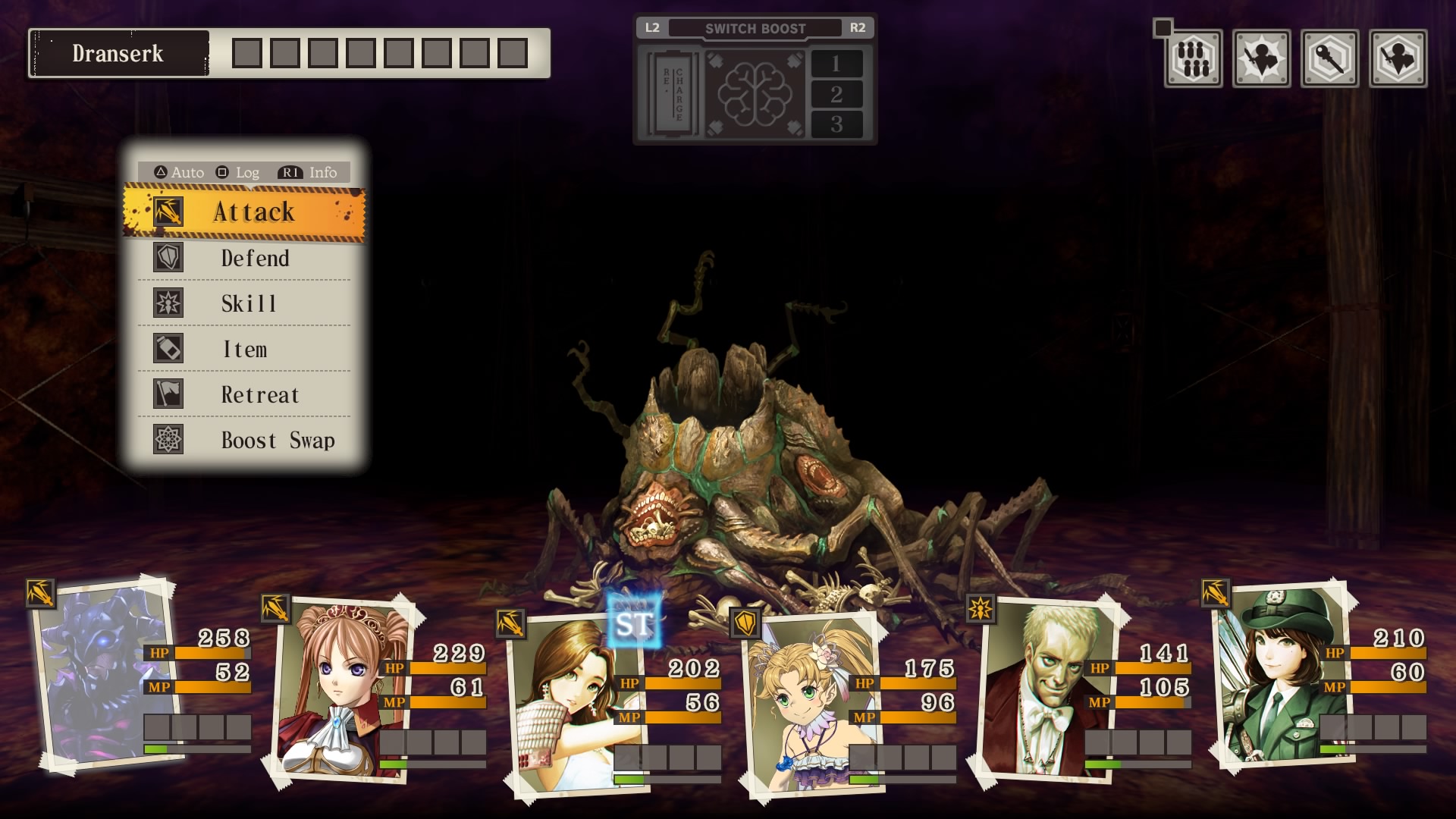Select the Boost Swap command
Image resolution: width=1456 pixels, height=819 pixels.
244,440
